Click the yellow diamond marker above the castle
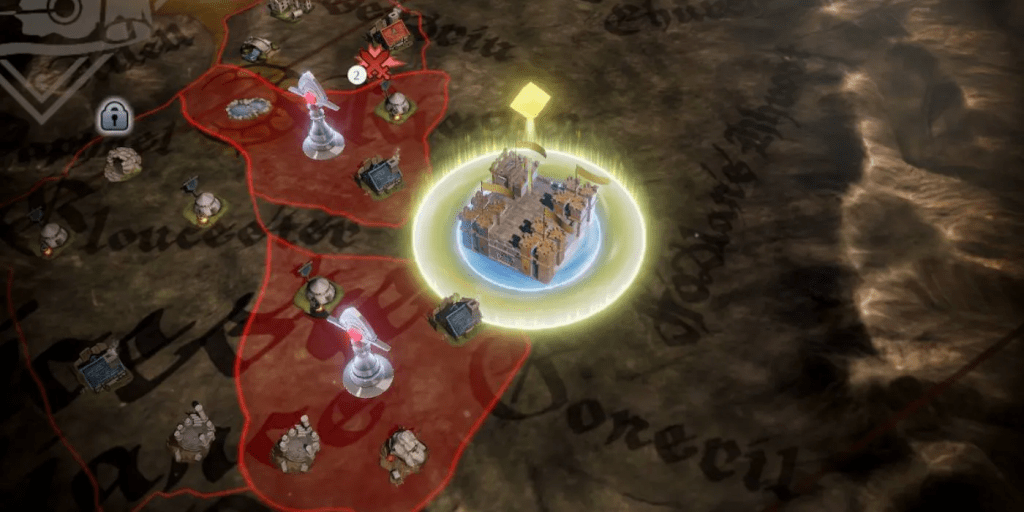 tap(530, 100)
